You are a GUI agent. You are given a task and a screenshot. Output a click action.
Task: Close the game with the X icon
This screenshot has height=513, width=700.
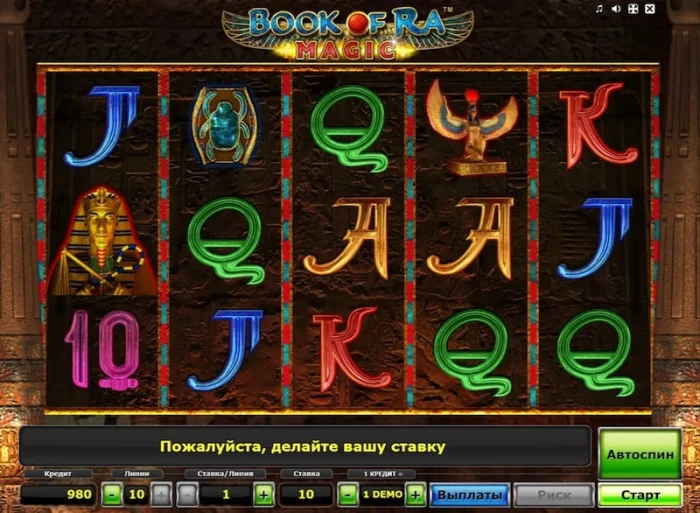pyautogui.click(x=648, y=10)
